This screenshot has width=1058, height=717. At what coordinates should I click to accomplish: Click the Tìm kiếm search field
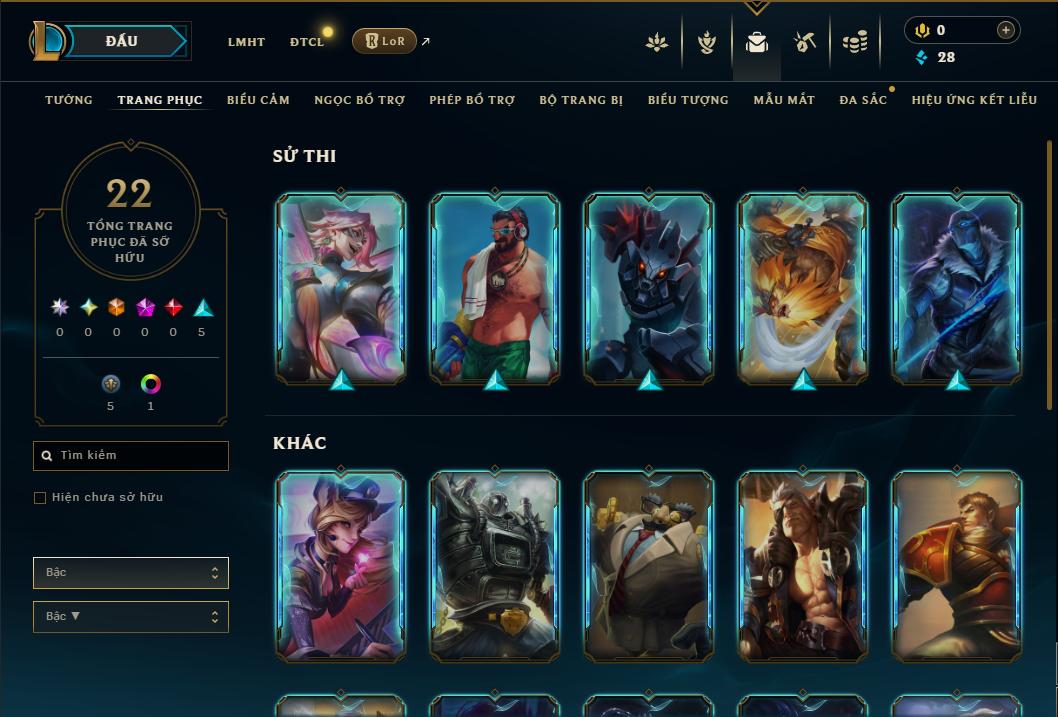[131, 456]
